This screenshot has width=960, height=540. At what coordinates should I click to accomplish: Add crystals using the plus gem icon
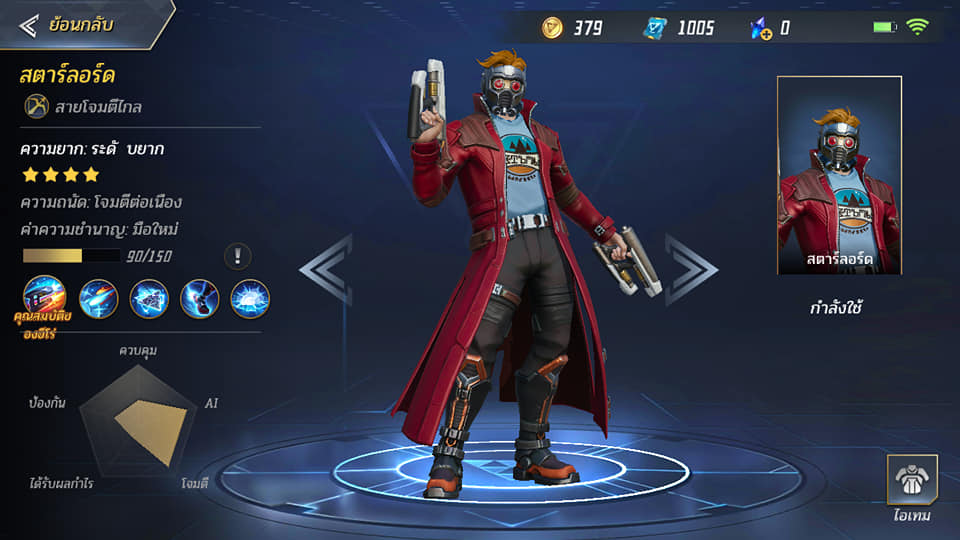tap(762, 28)
